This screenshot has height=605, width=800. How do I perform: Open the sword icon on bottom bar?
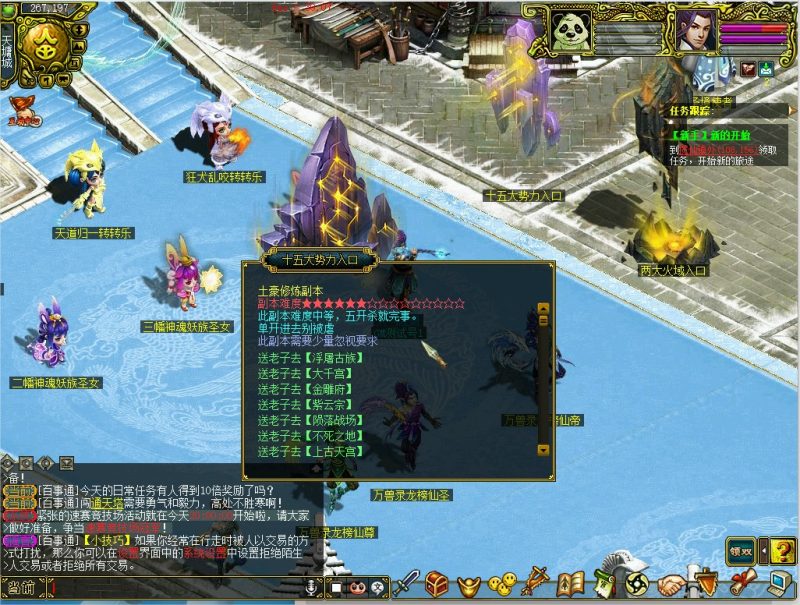point(405,583)
